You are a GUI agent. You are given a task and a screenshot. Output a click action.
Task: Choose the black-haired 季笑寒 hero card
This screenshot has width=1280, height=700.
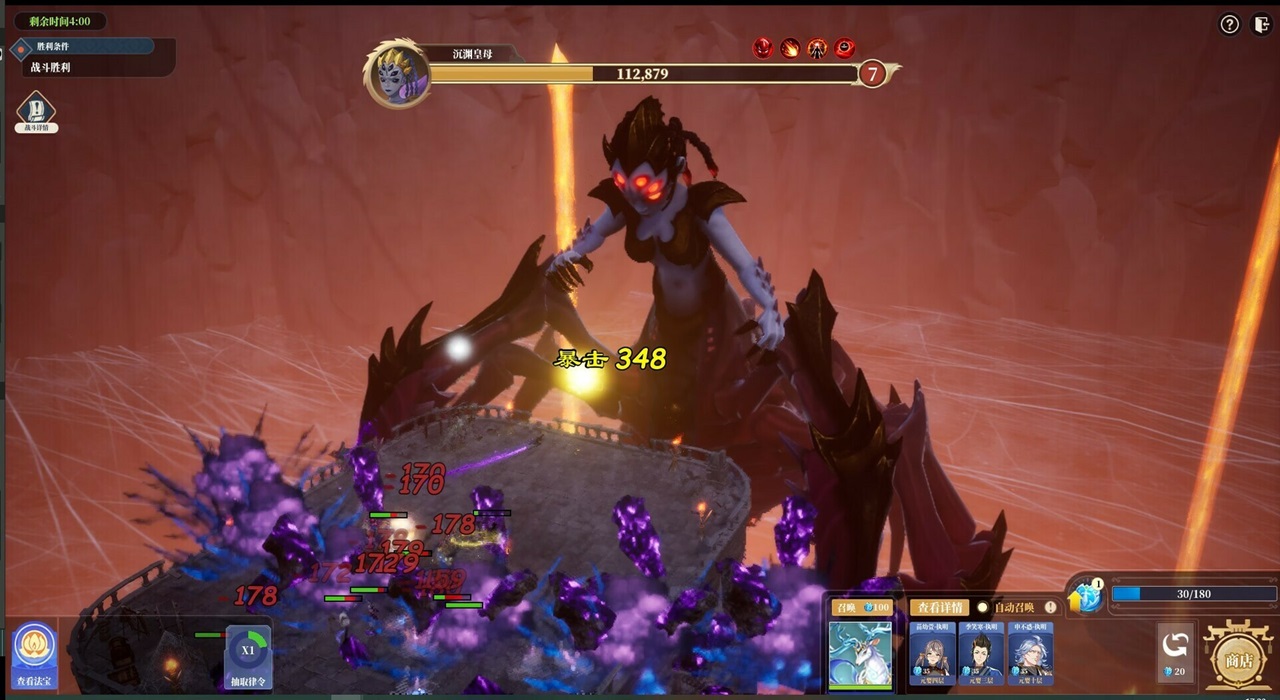point(981,652)
